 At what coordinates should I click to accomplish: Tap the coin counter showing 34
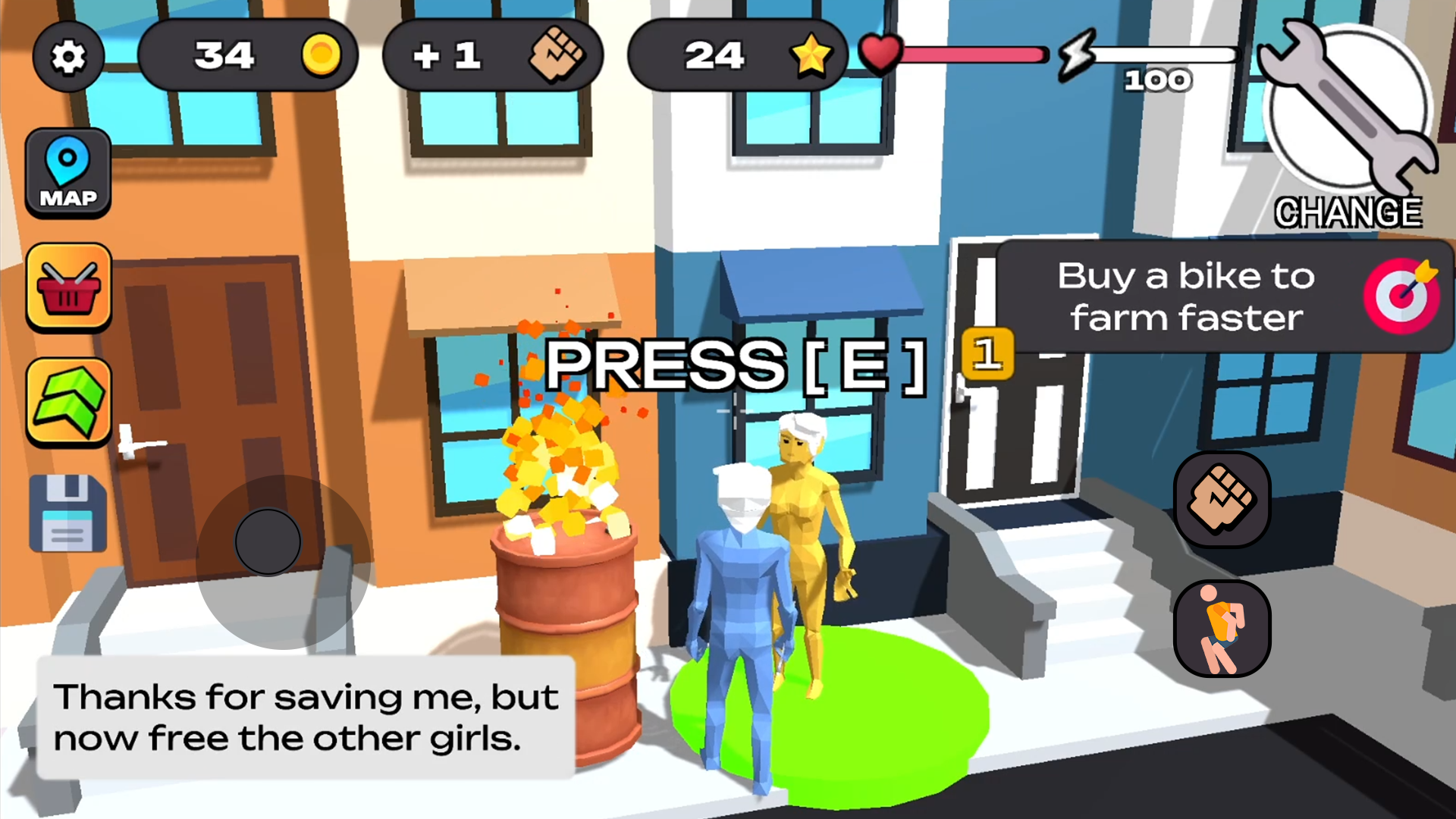(248, 55)
